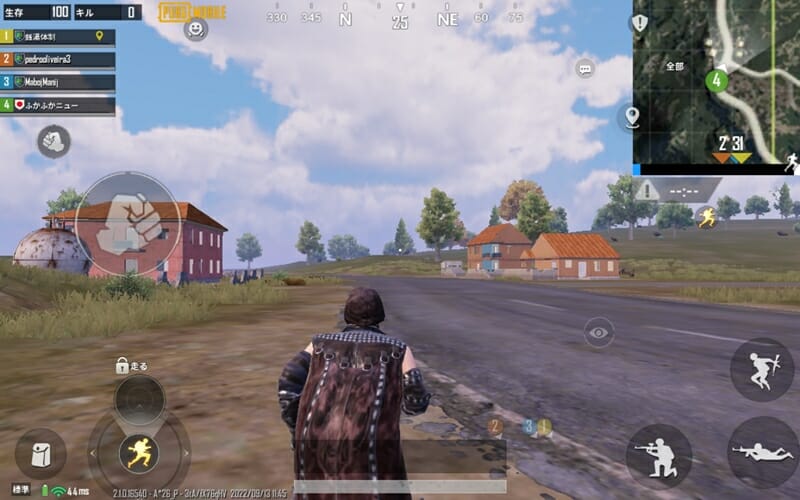This screenshot has height=500, width=800.
Task: Open the quick chat speech bubble
Action: point(585,68)
